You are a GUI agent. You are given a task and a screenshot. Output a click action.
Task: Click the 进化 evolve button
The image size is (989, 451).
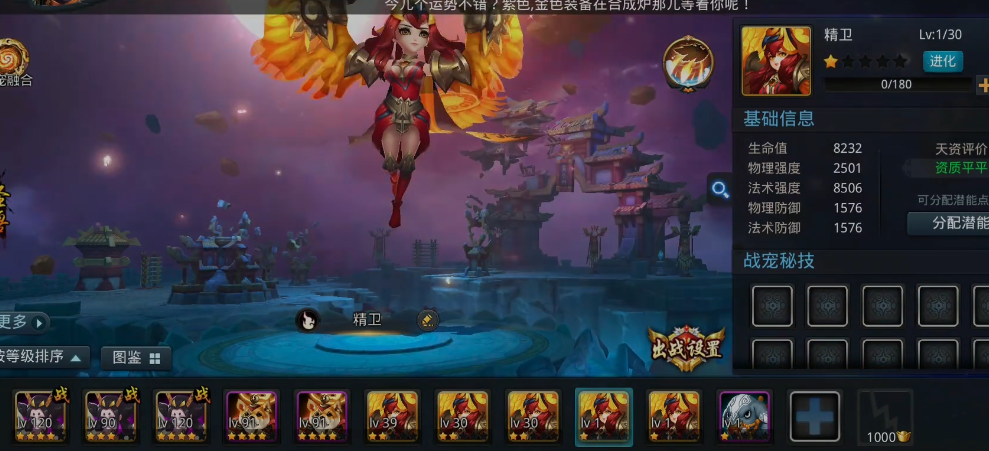[942, 61]
